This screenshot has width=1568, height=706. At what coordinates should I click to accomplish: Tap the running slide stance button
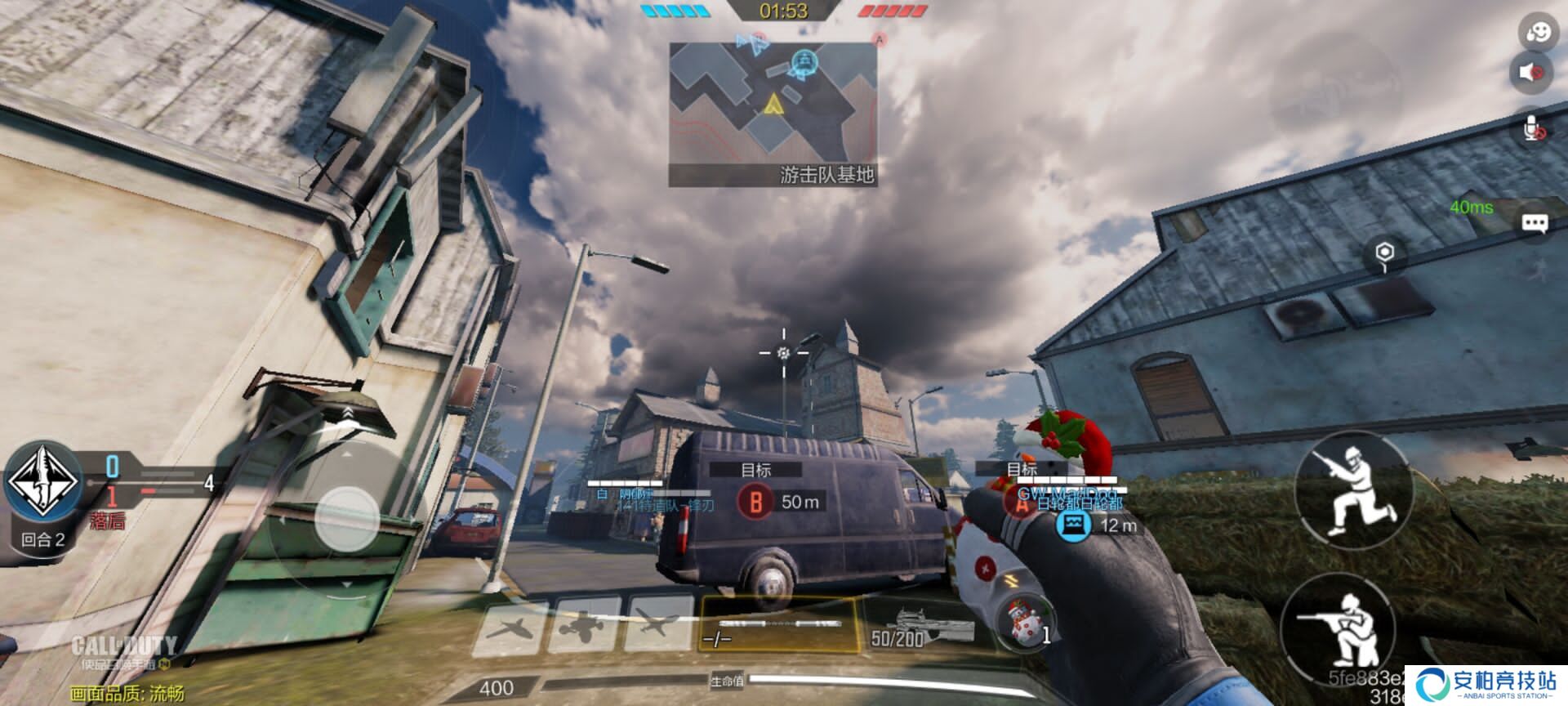pos(1355,490)
